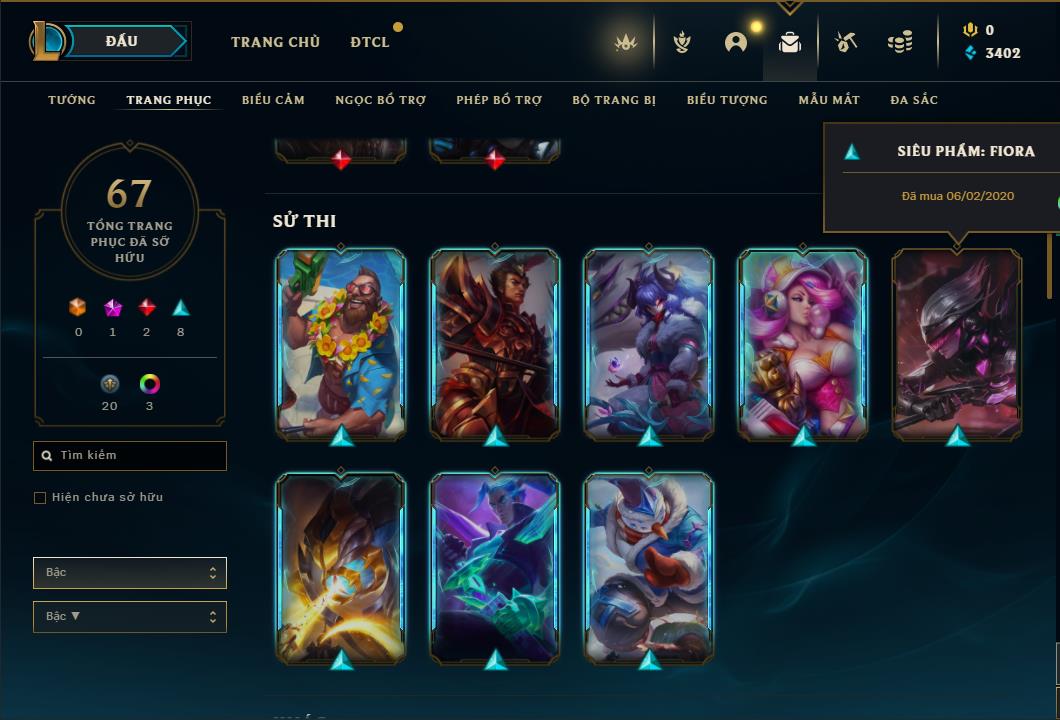Click the ĐẤU play button

coord(121,41)
